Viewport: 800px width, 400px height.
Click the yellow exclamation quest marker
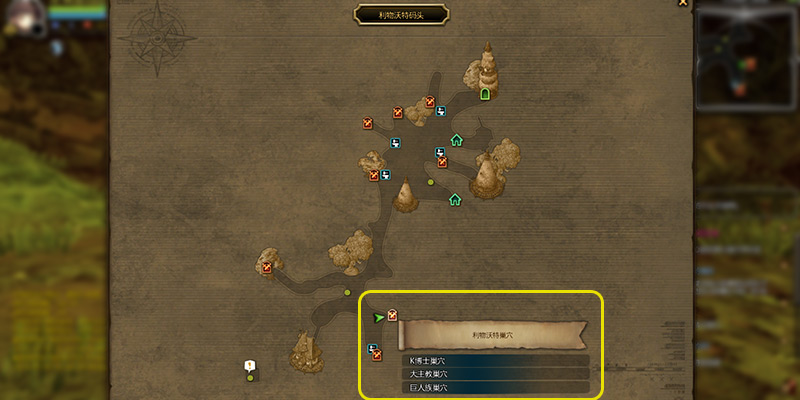[249, 366]
